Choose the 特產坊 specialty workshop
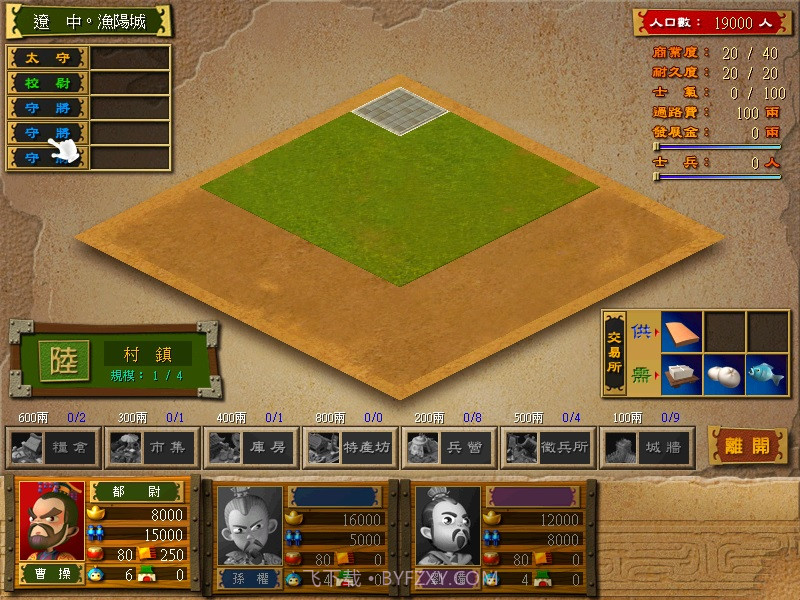 coord(349,447)
